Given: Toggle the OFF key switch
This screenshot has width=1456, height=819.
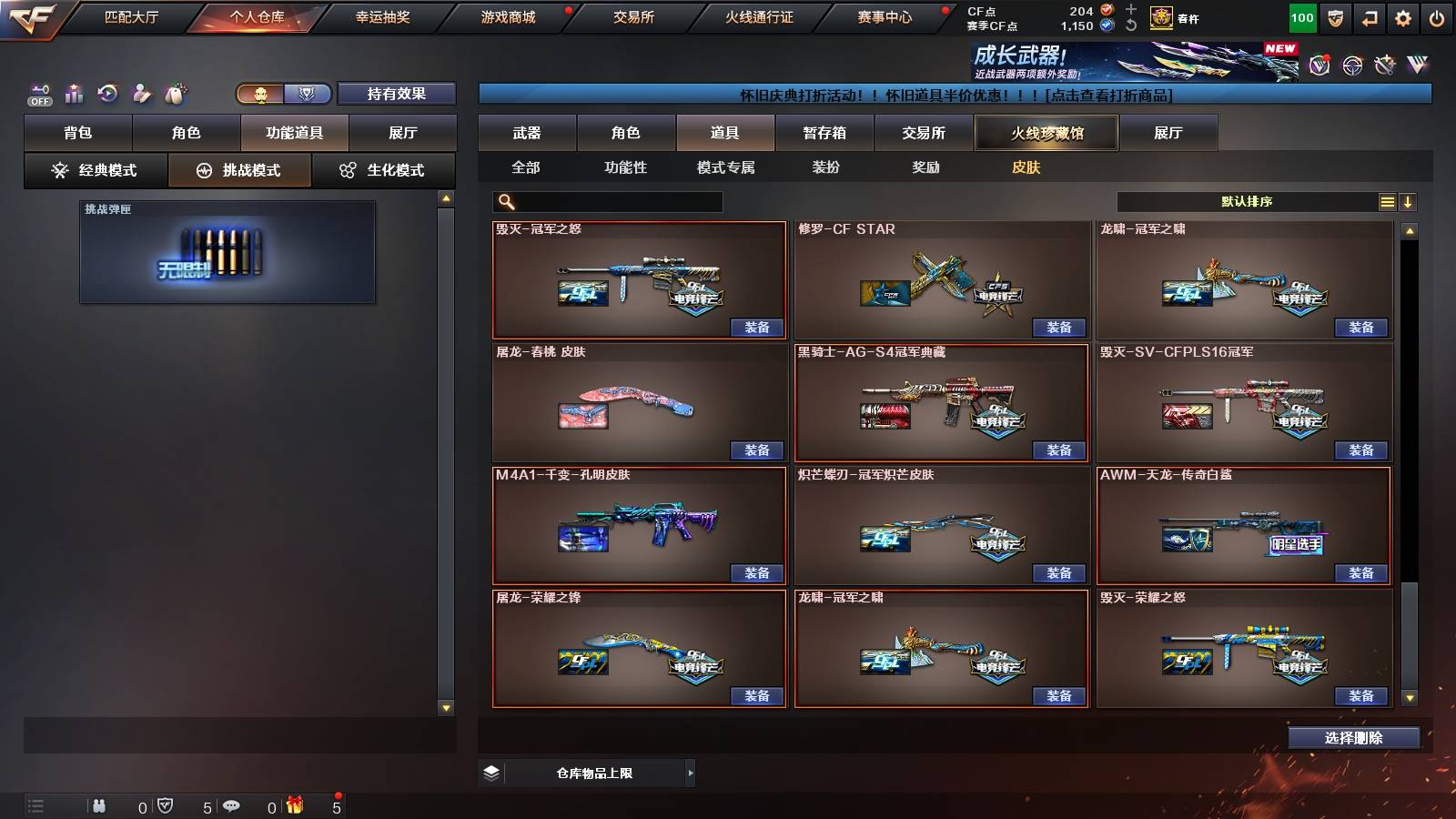Looking at the screenshot, I should (x=38, y=94).
